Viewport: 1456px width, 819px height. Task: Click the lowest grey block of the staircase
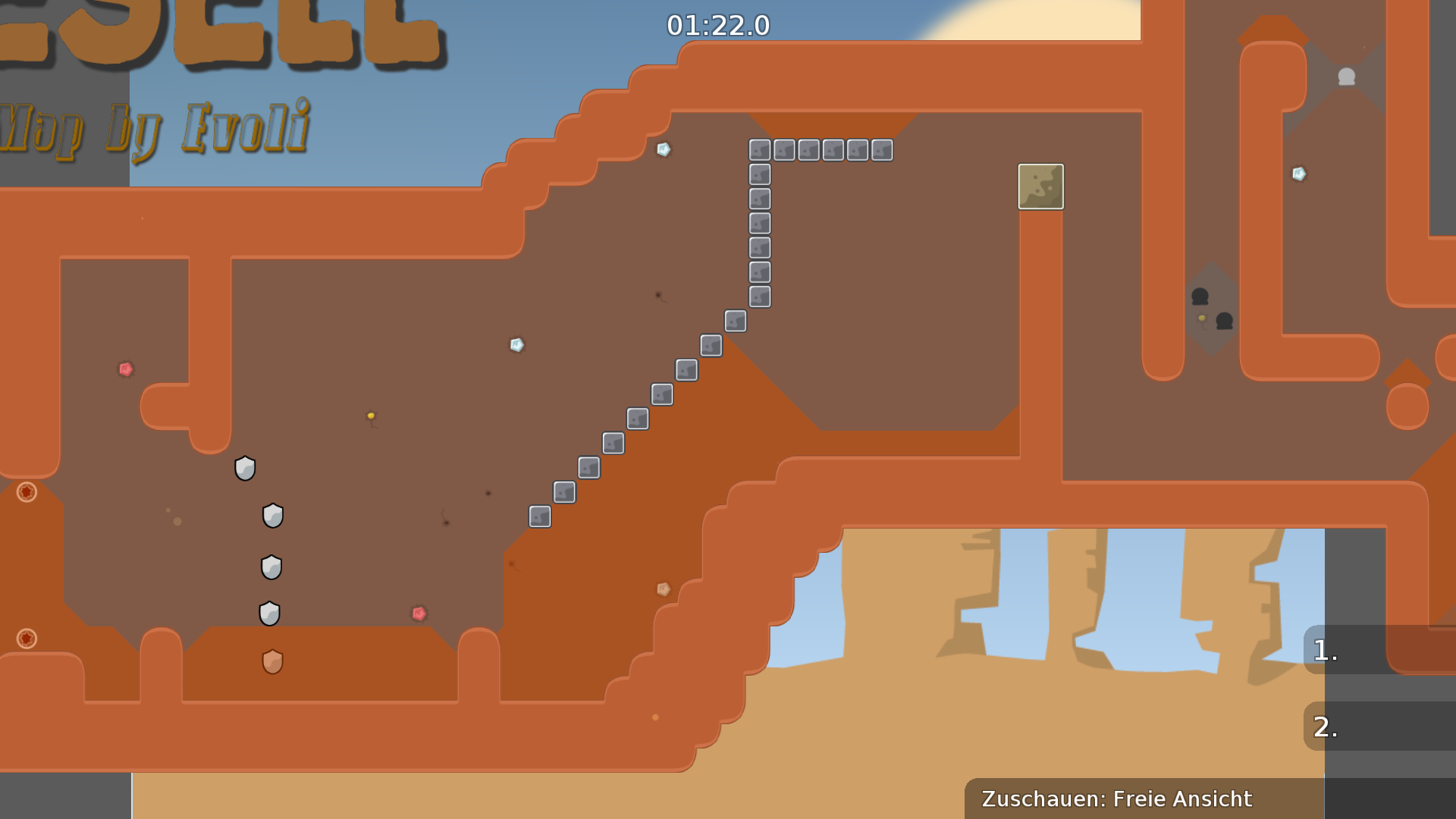click(539, 516)
